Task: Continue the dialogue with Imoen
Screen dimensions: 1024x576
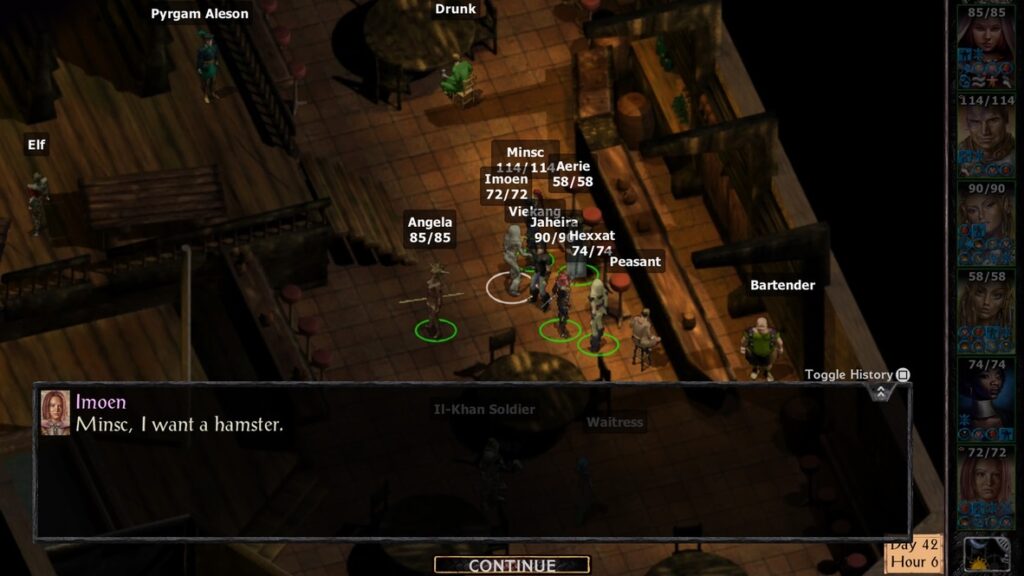Action: pos(511,565)
